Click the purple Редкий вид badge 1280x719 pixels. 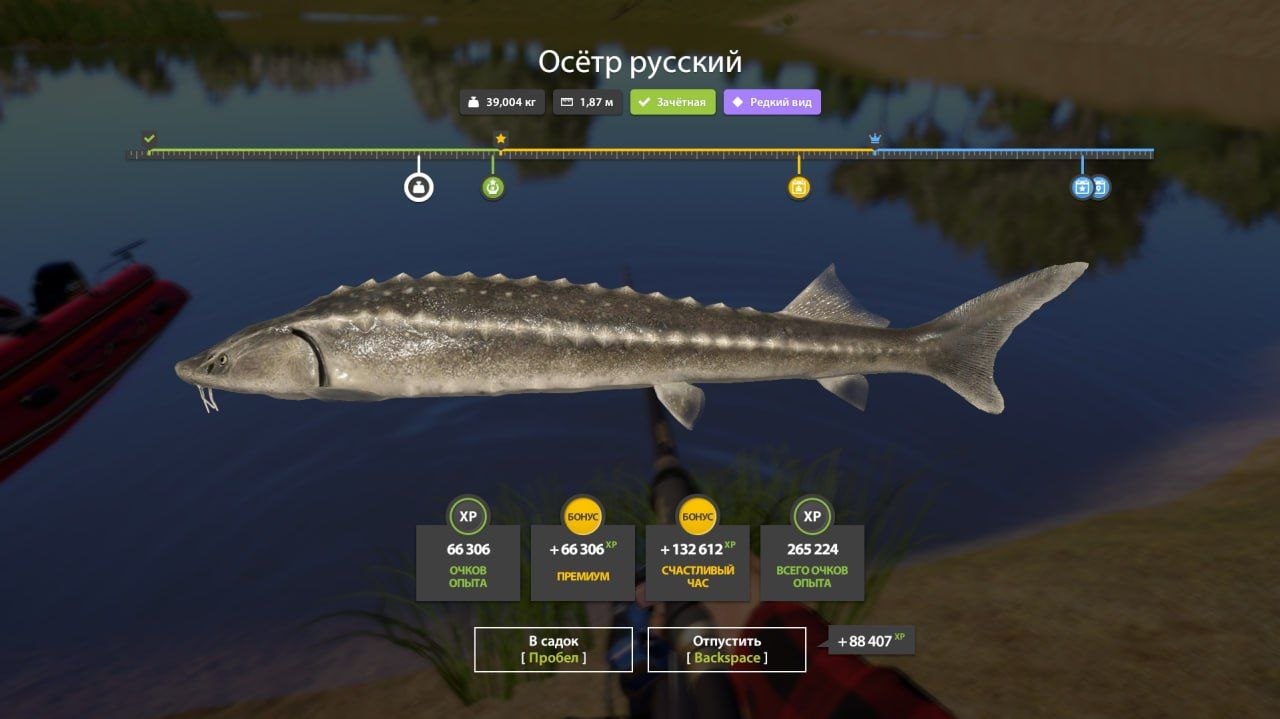click(772, 102)
